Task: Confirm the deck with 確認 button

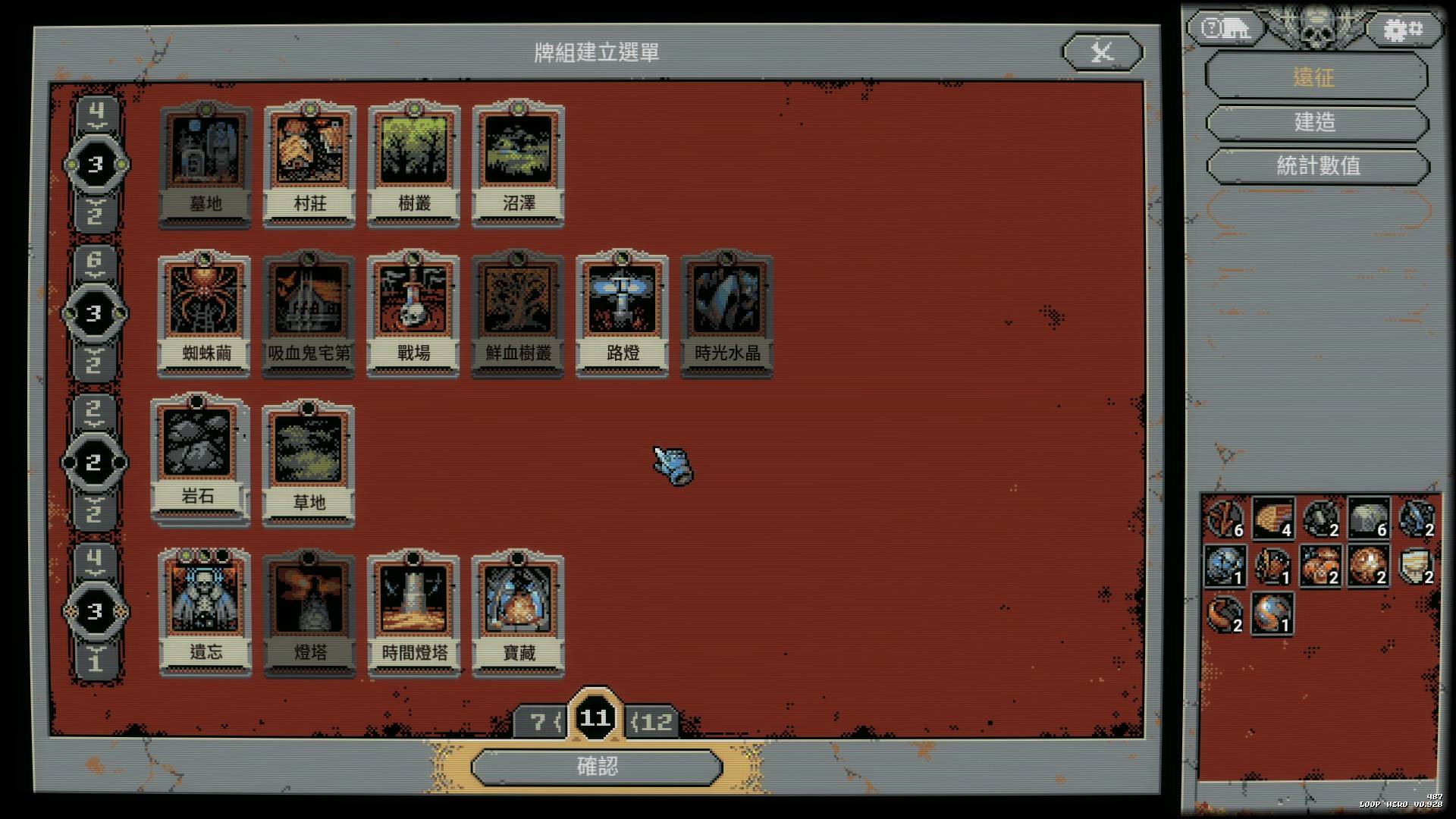Action: [597, 767]
